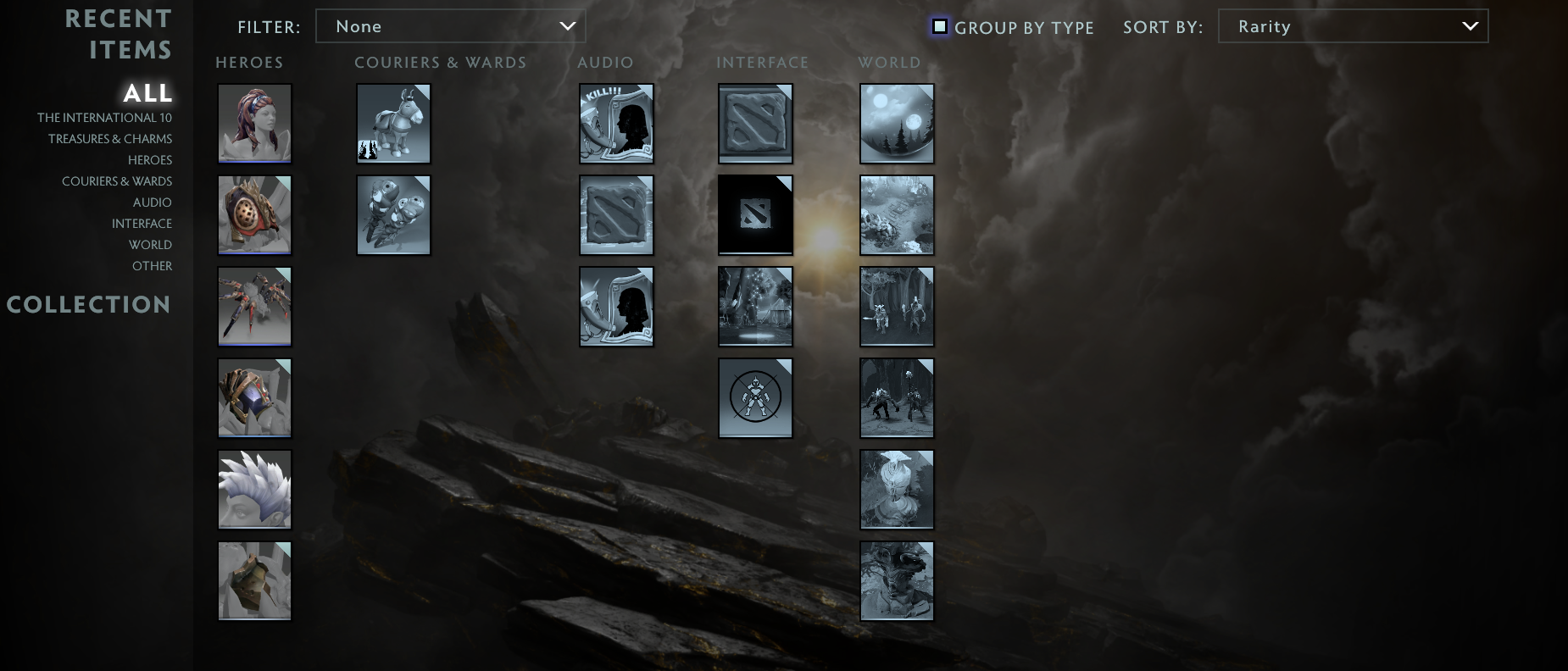
Task: Select the mechanical courier item below the donkey
Action: [x=393, y=214]
